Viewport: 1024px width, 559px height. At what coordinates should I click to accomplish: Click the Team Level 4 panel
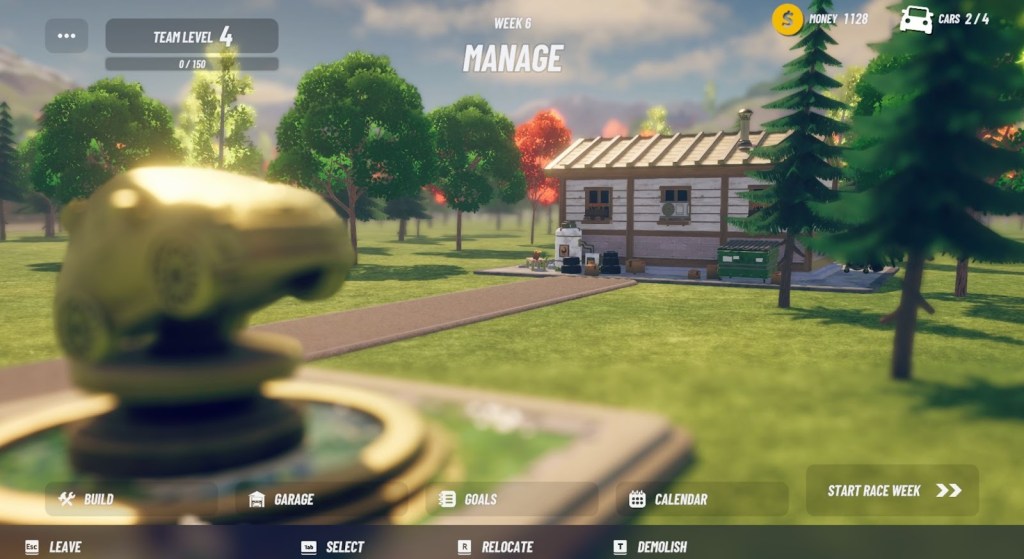[192, 37]
